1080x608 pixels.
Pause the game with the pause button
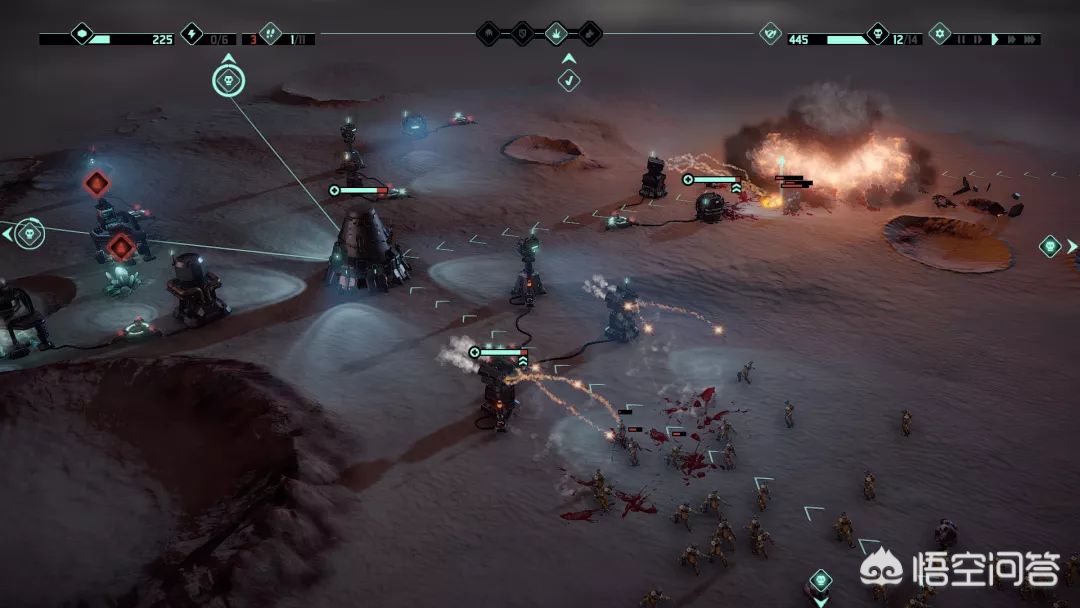[x=962, y=39]
